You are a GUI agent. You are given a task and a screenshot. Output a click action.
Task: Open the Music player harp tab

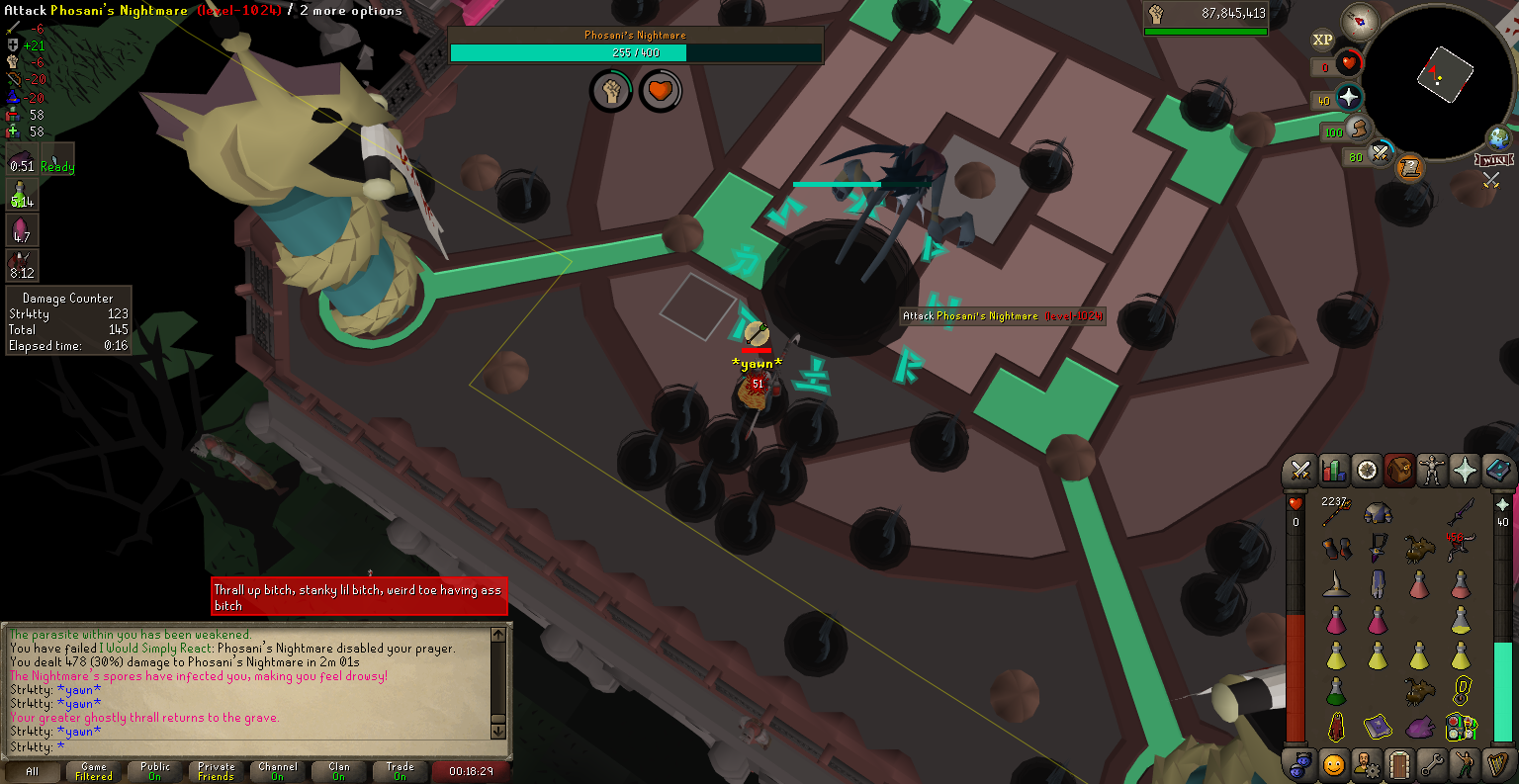(x=1496, y=764)
